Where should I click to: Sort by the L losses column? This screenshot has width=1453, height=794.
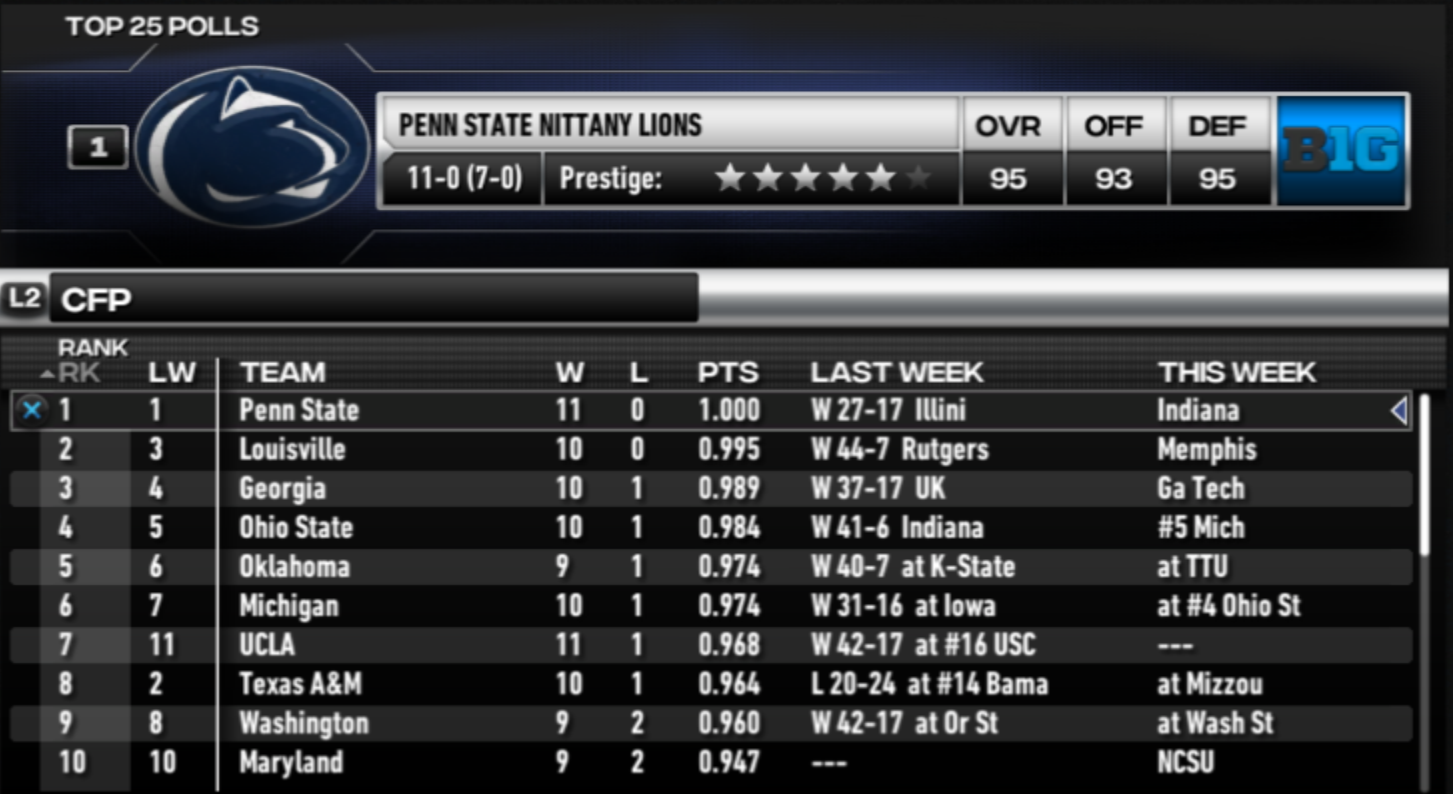point(639,373)
